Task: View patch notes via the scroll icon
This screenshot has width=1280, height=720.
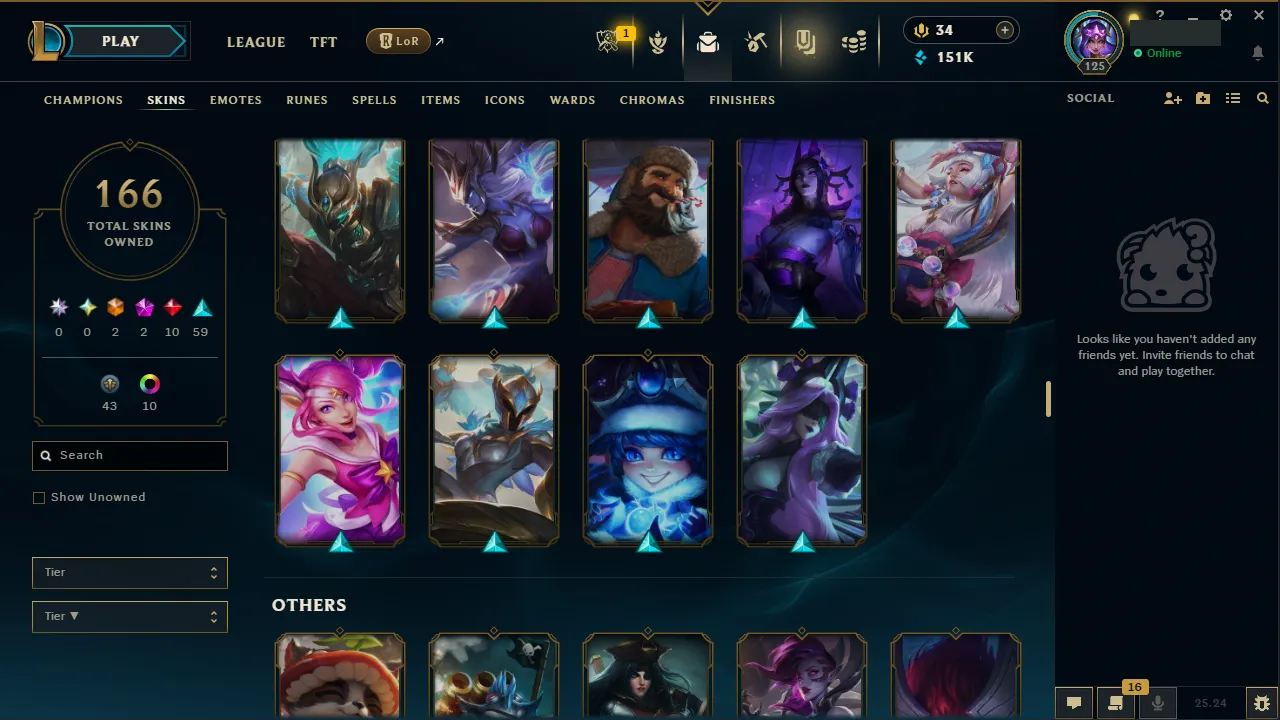Action: coord(1116,703)
